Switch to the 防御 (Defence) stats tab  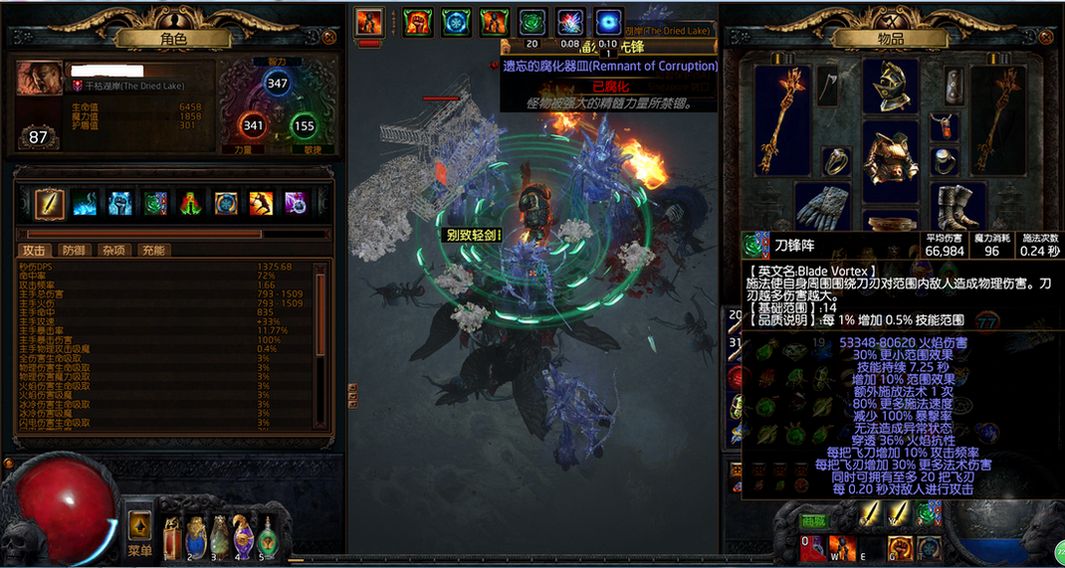73,251
